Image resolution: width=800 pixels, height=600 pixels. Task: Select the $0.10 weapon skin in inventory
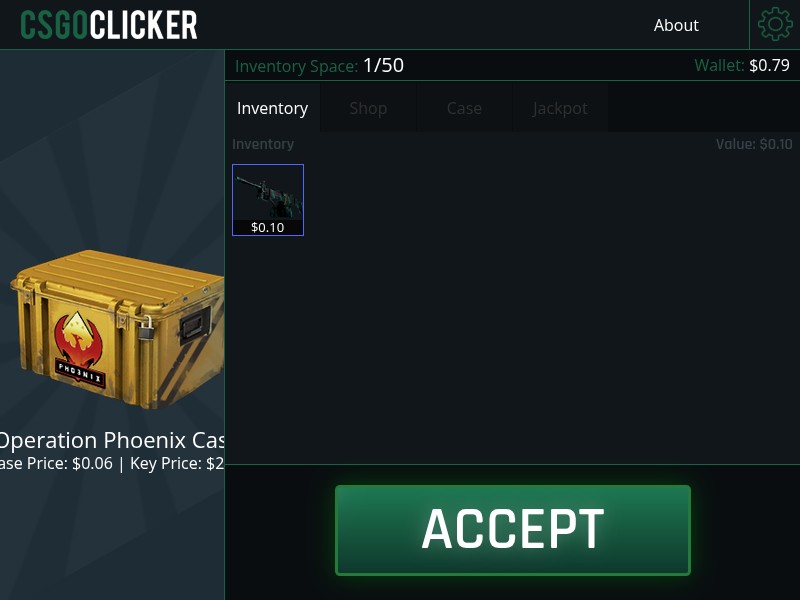click(268, 199)
